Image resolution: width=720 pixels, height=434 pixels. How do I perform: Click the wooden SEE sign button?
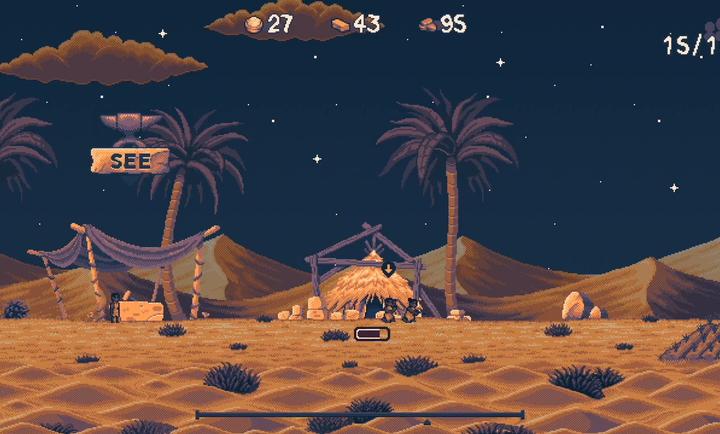(130, 161)
